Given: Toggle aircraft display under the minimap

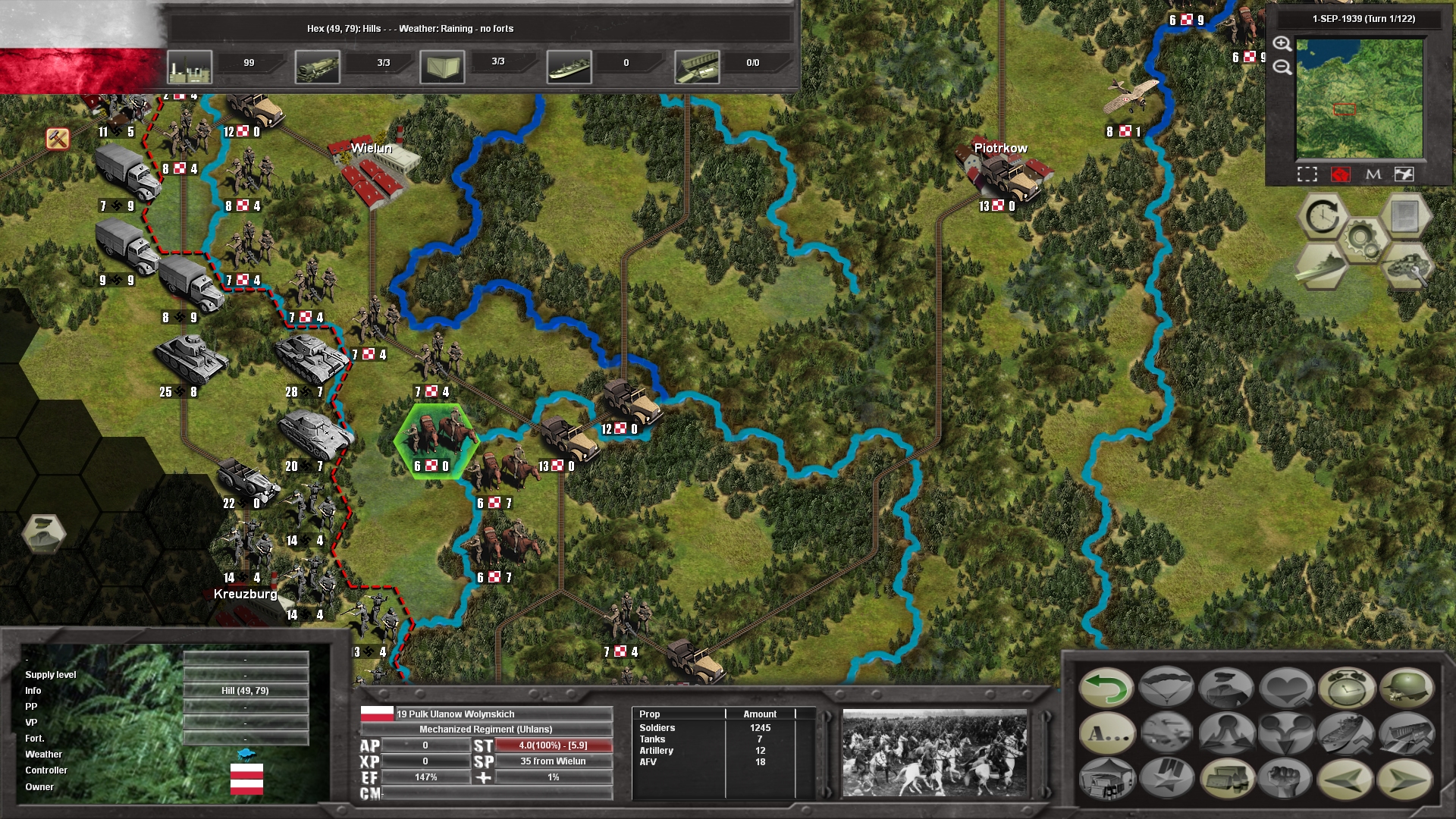Looking at the screenshot, I should tap(1404, 174).
